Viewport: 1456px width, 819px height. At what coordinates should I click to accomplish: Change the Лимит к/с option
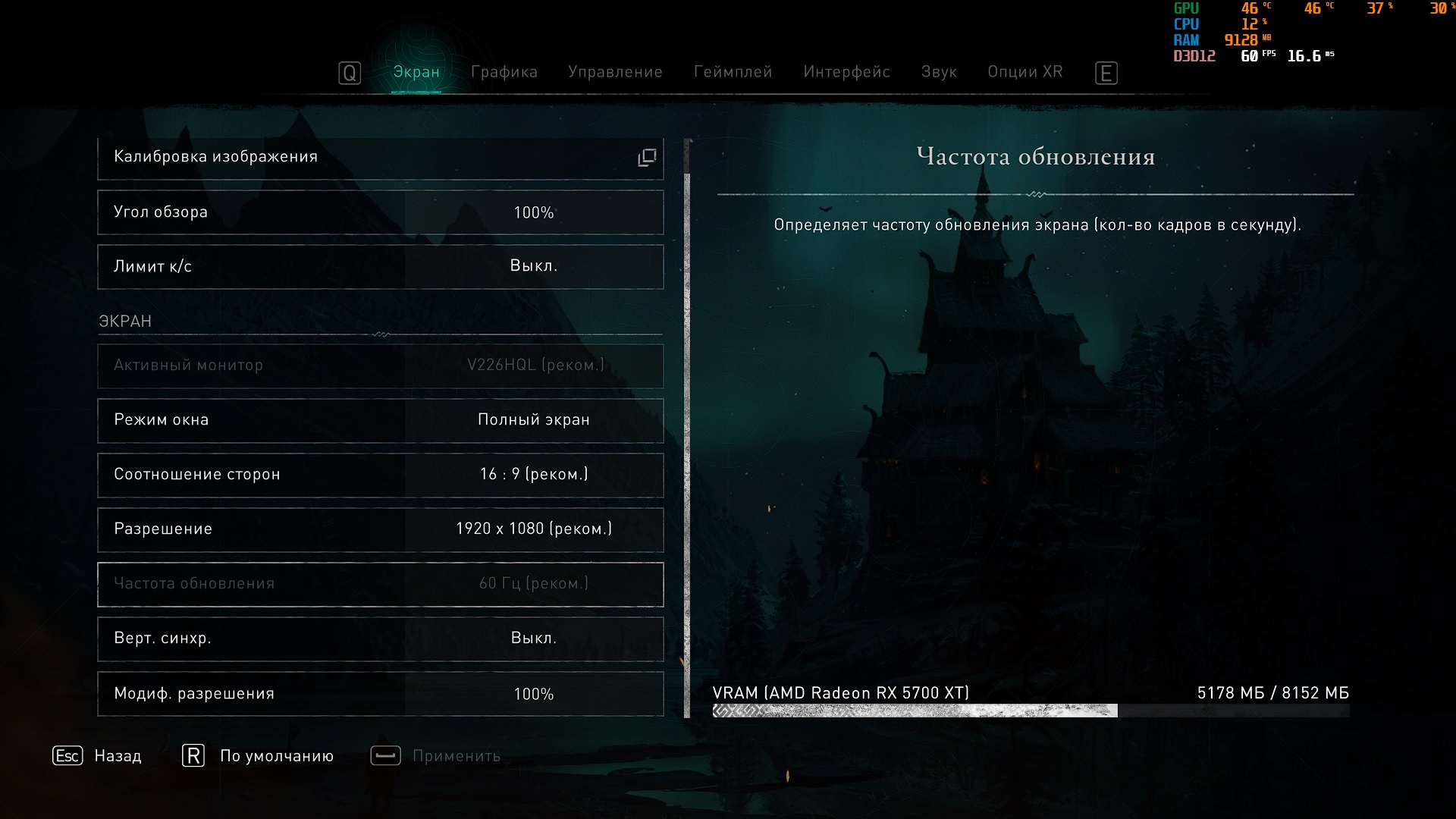pos(380,267)
